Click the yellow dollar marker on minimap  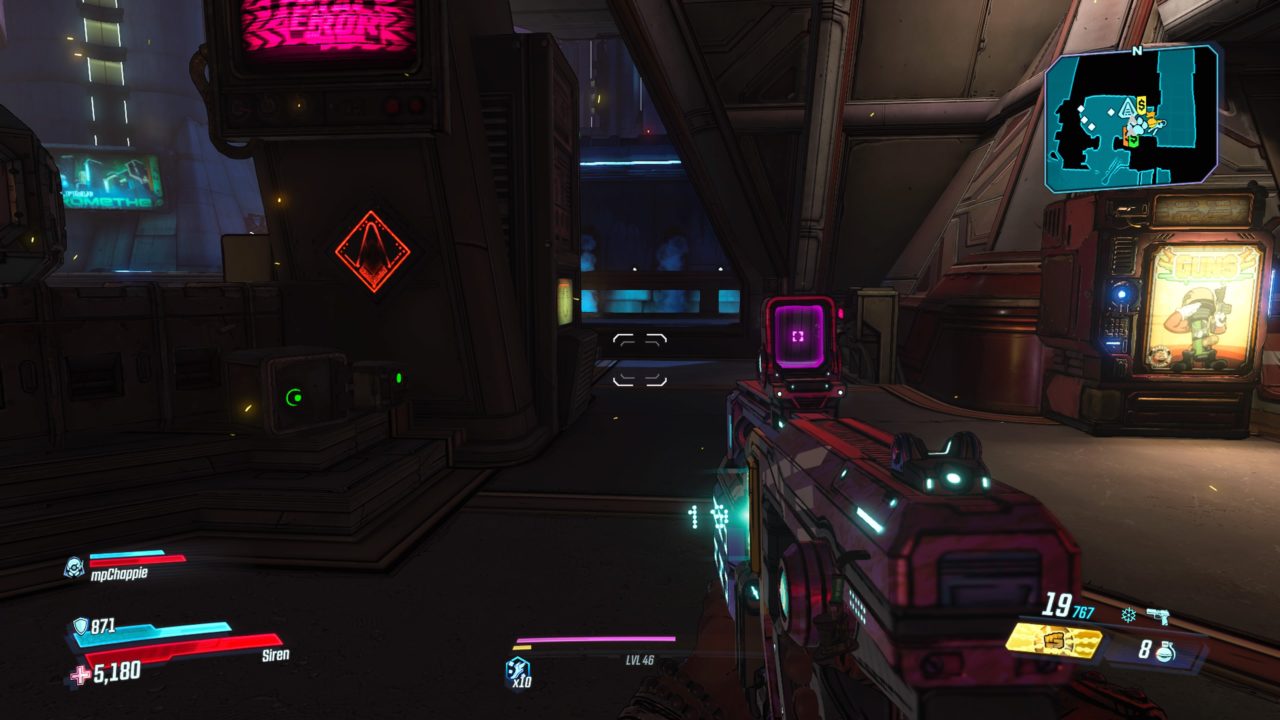click(x=1140, y=104)
